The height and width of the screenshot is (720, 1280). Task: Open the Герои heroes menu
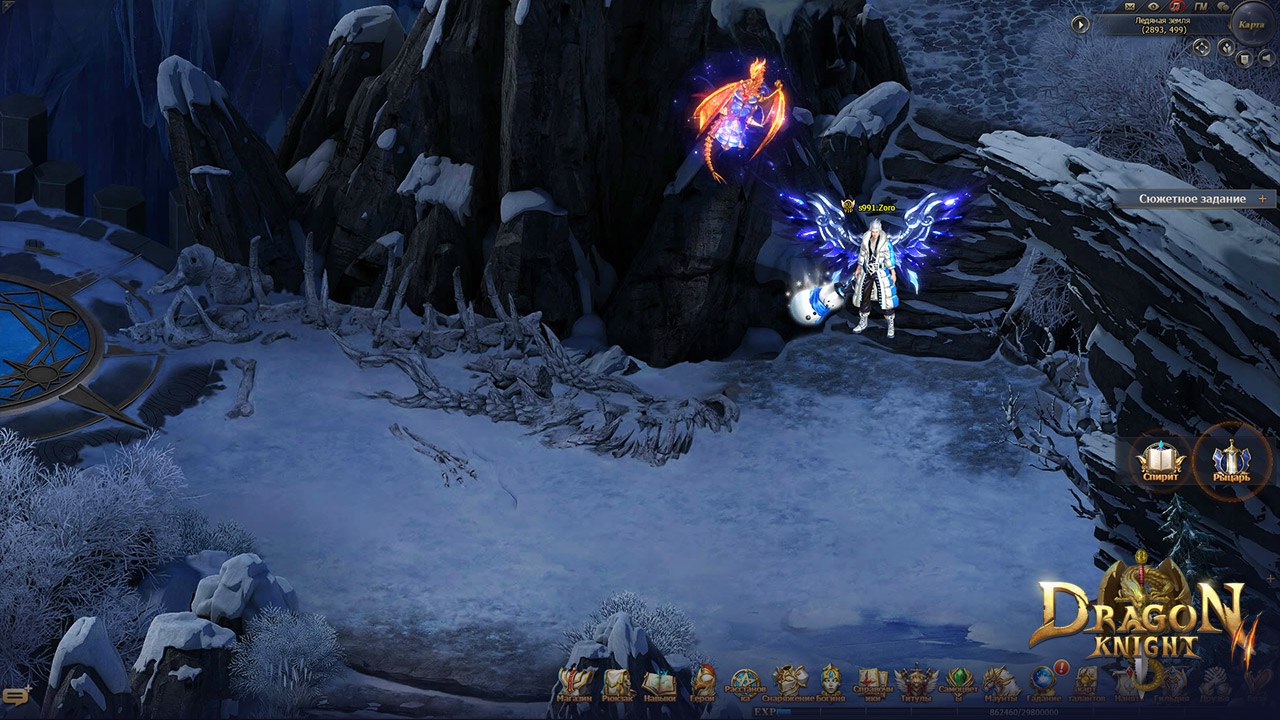703,683
